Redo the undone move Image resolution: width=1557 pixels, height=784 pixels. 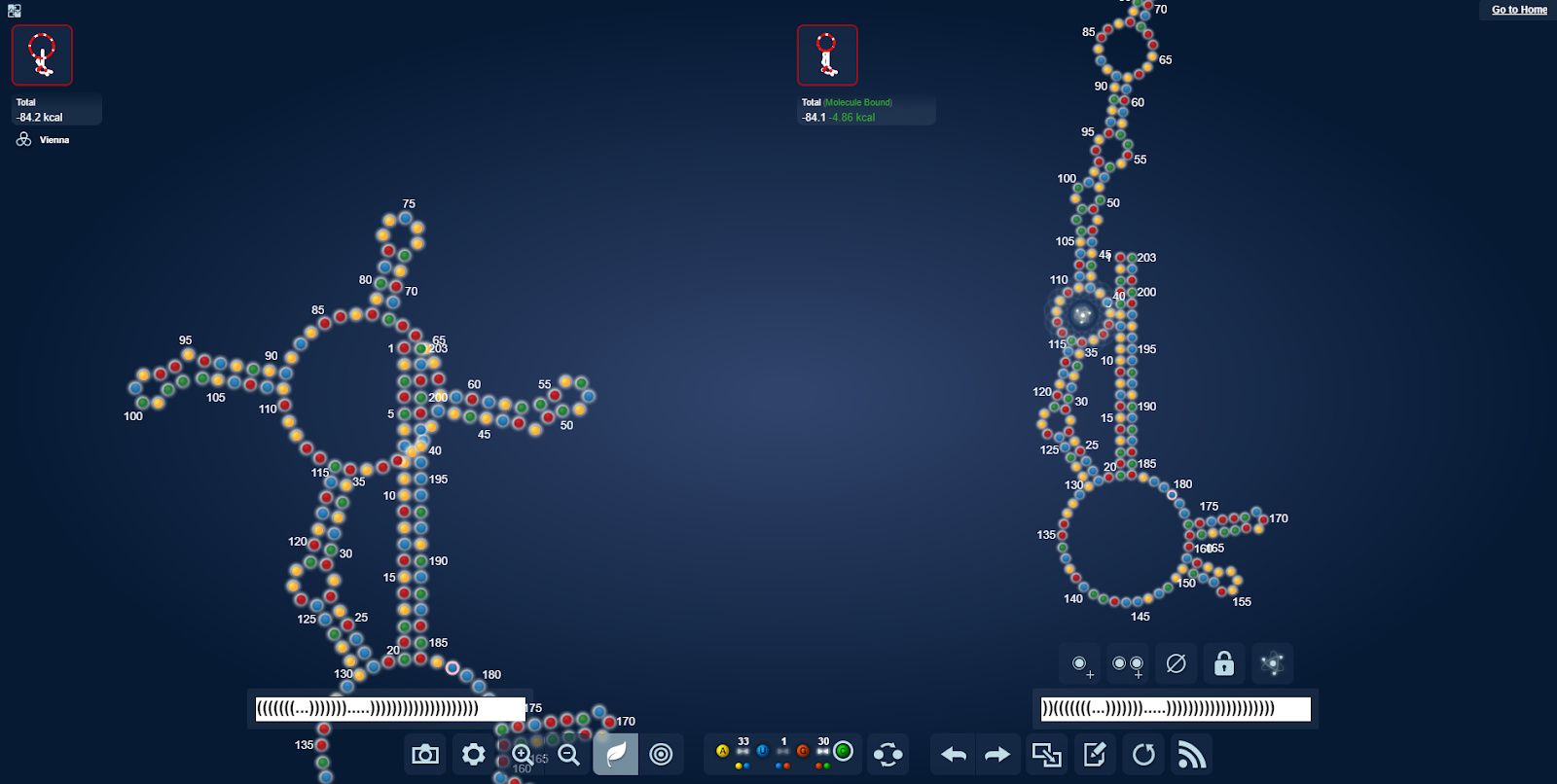(x=998, y=755)
